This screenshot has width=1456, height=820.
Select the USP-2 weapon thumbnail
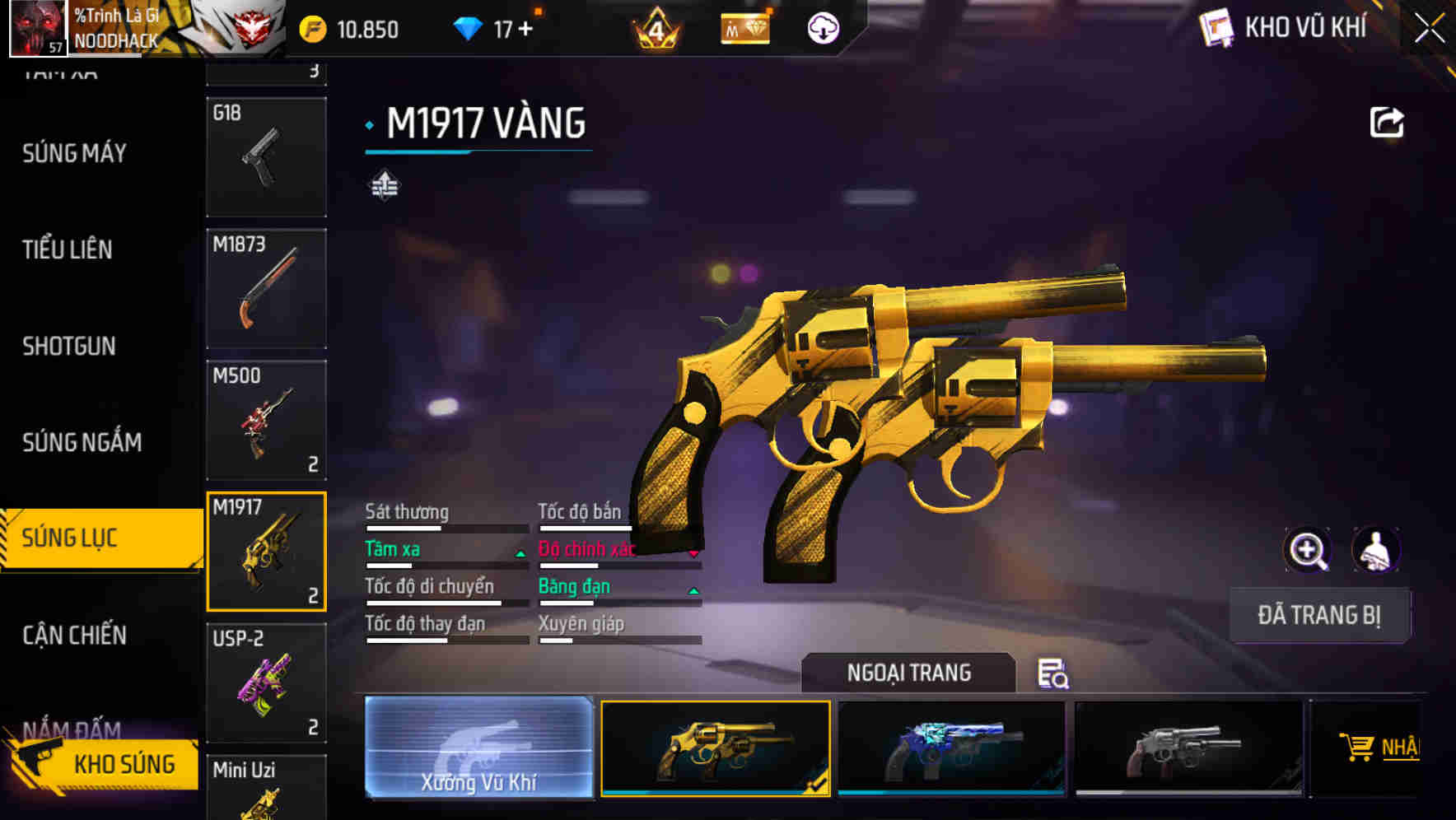pos(266,683)
